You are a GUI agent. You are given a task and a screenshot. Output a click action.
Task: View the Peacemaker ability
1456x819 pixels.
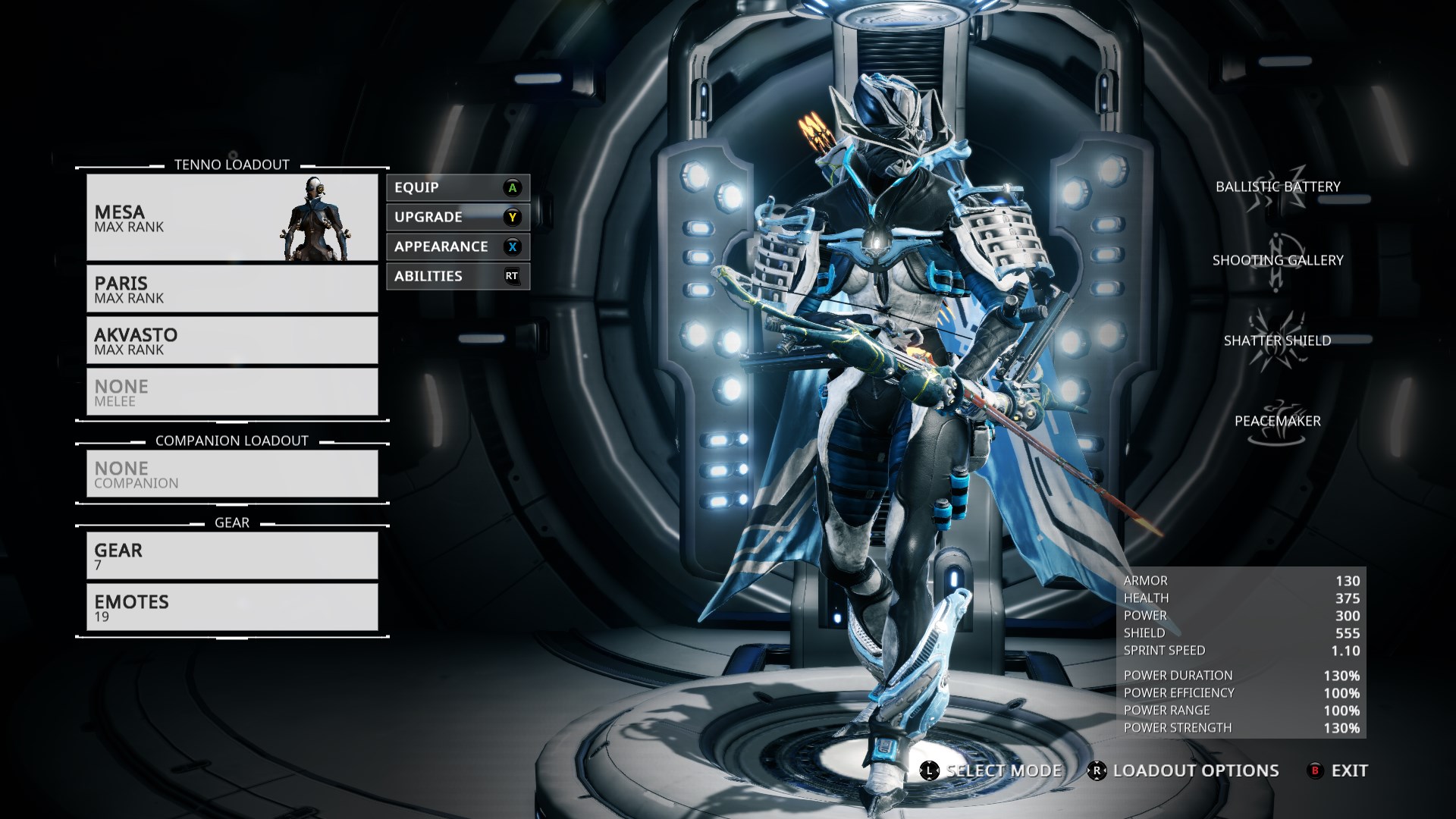click(1278, 422)
